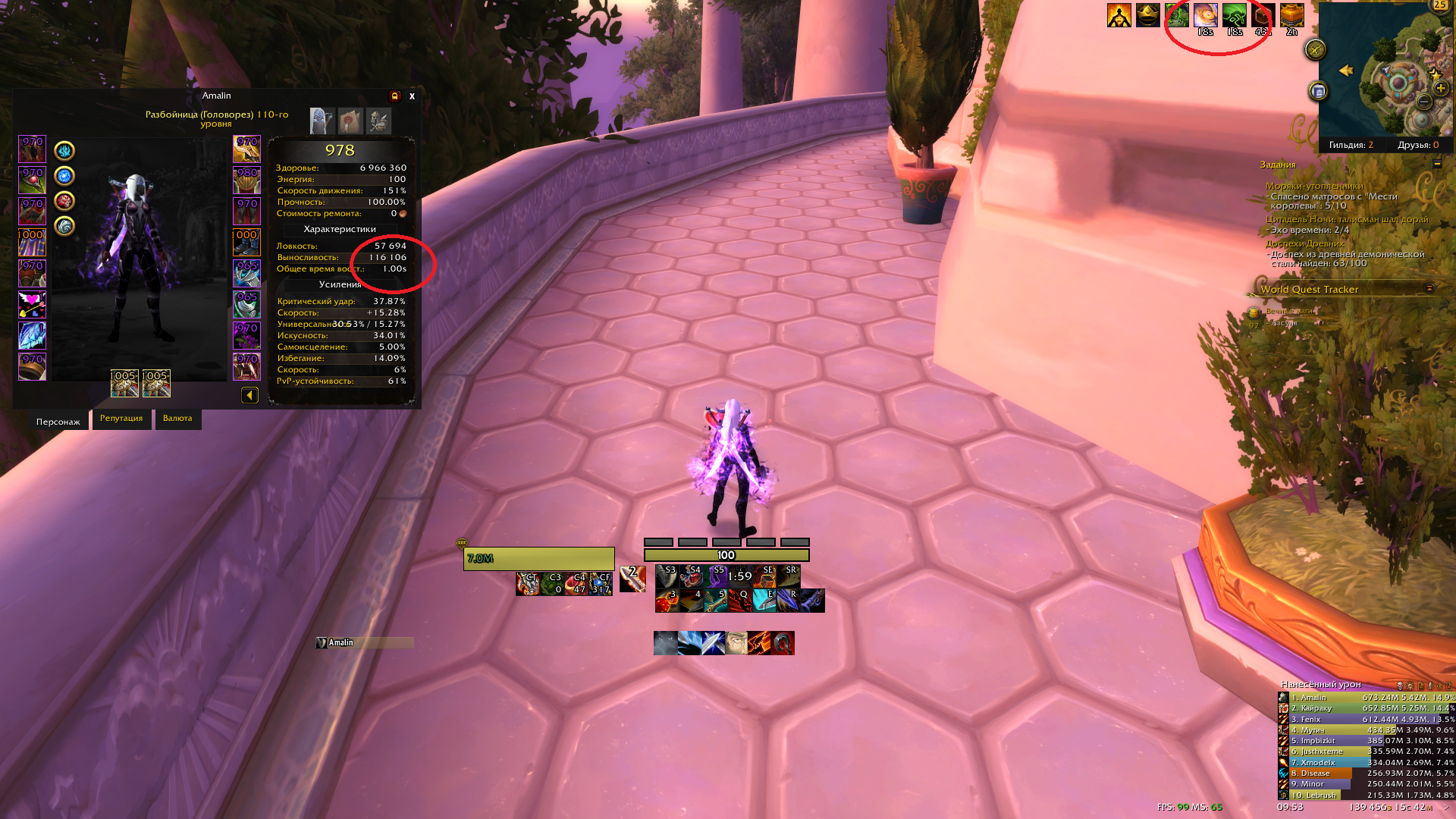
Task: Open the Валюта tab
Action: tap(177, 419)
